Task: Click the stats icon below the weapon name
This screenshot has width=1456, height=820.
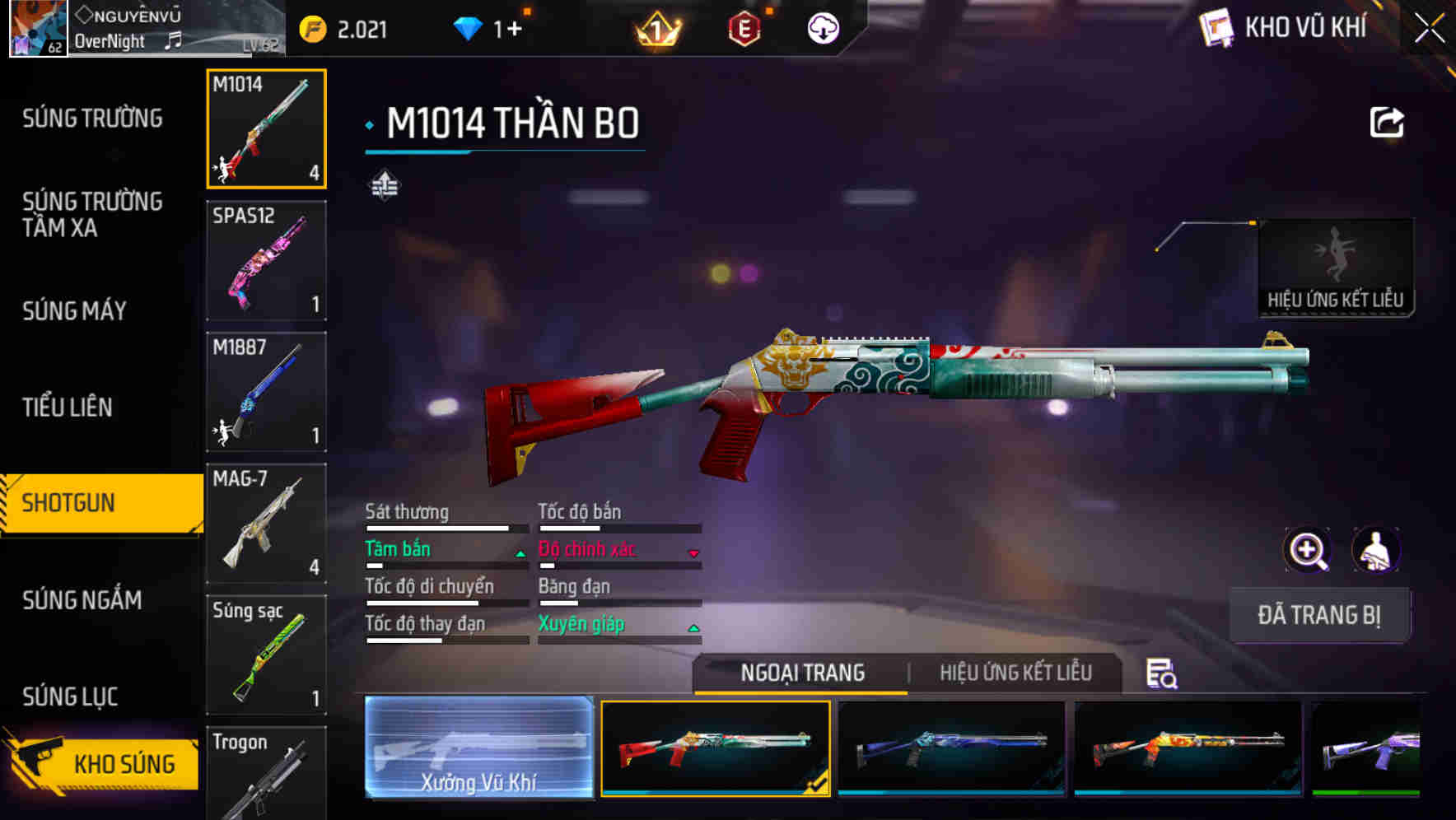Action: point(384,185)
